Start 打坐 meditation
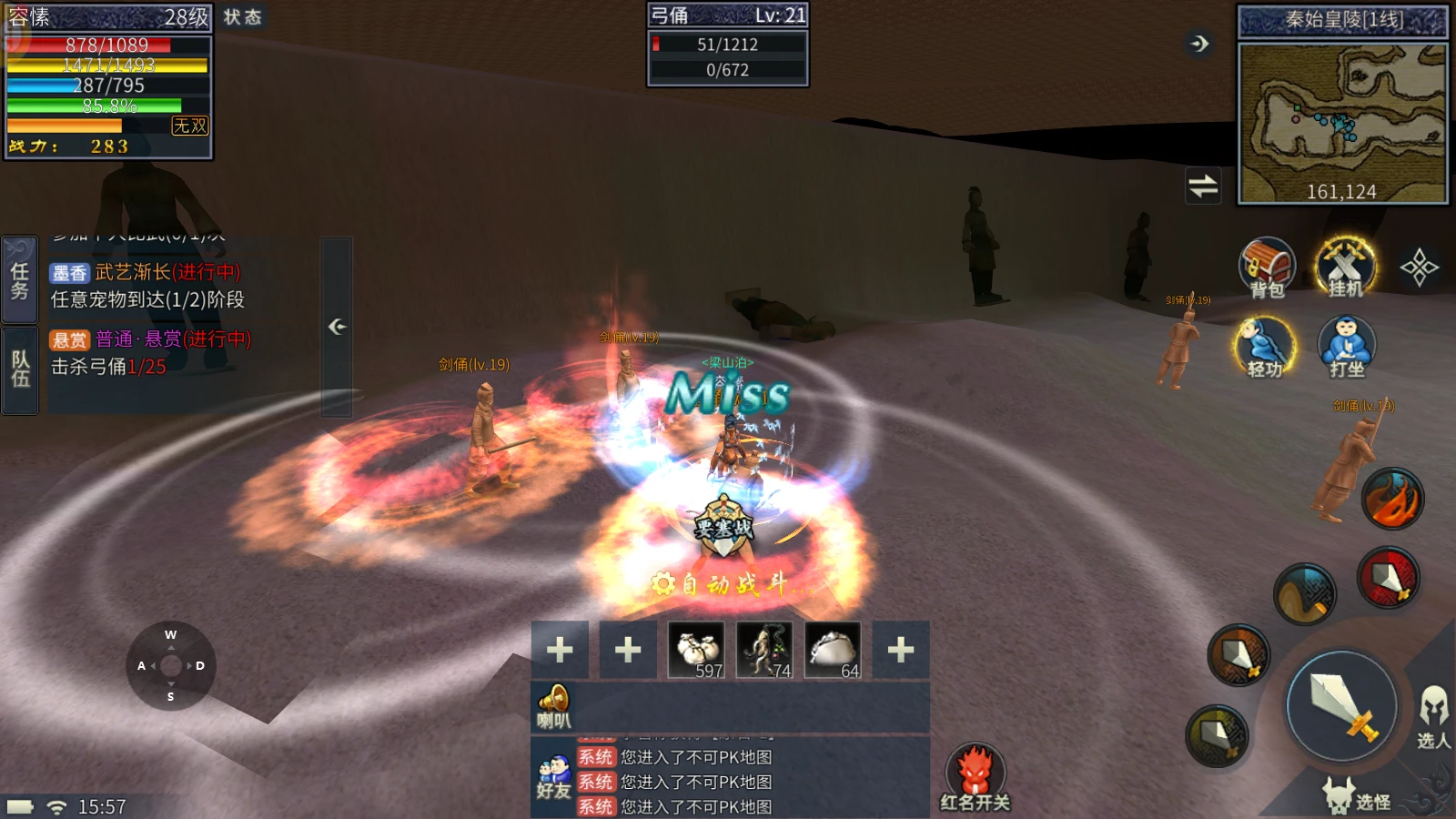This screenshot has height=819, width=1456. tap(1347, 347)
